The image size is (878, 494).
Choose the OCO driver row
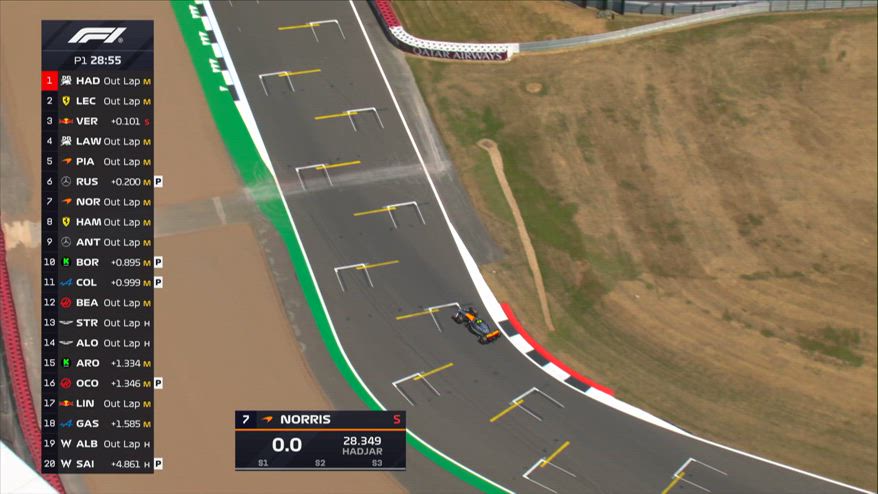click(x=97, y=383)
